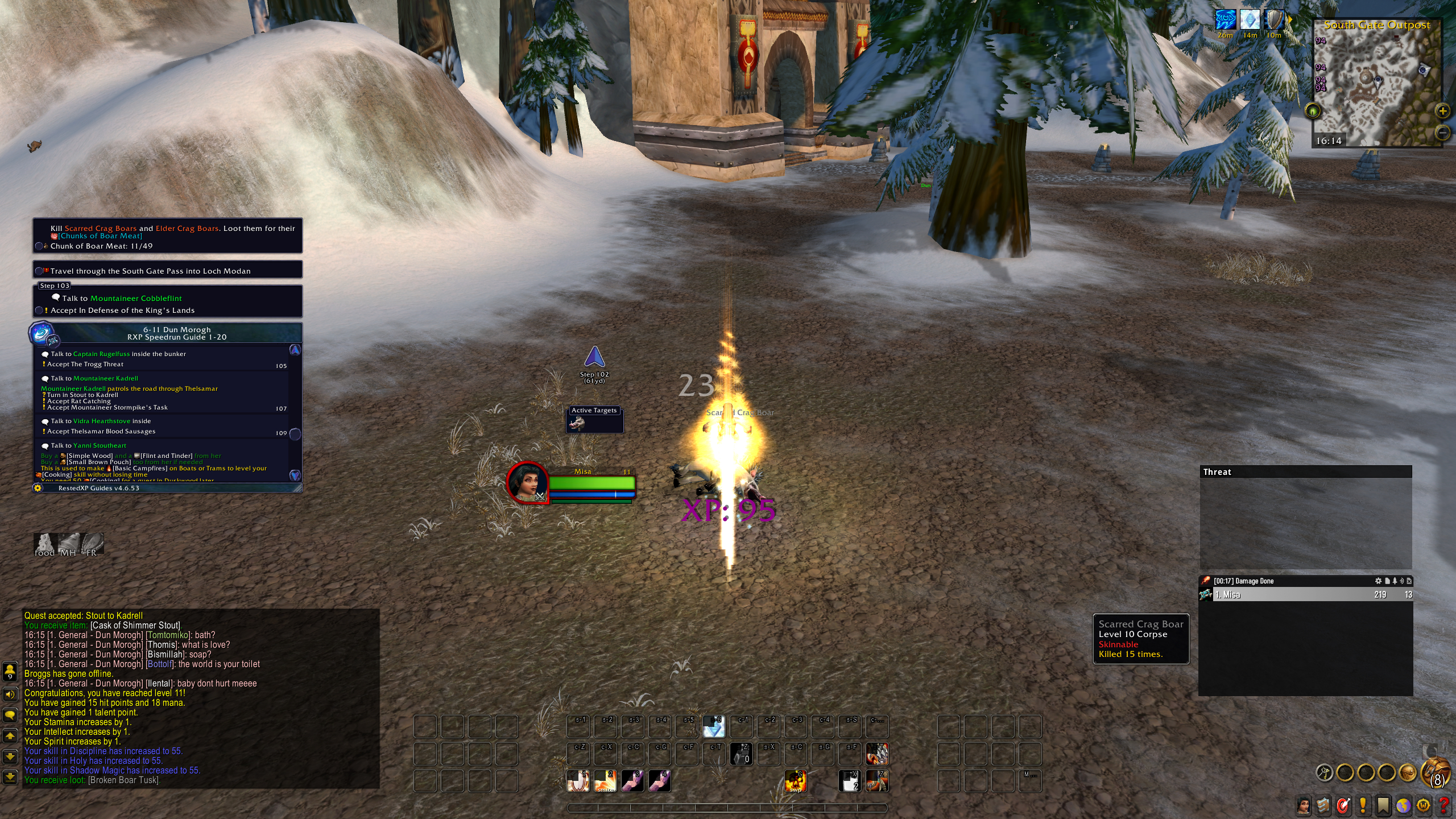Open the keyring button
The height and width of the screenshot is (819, 1456).
[1325, 772]
